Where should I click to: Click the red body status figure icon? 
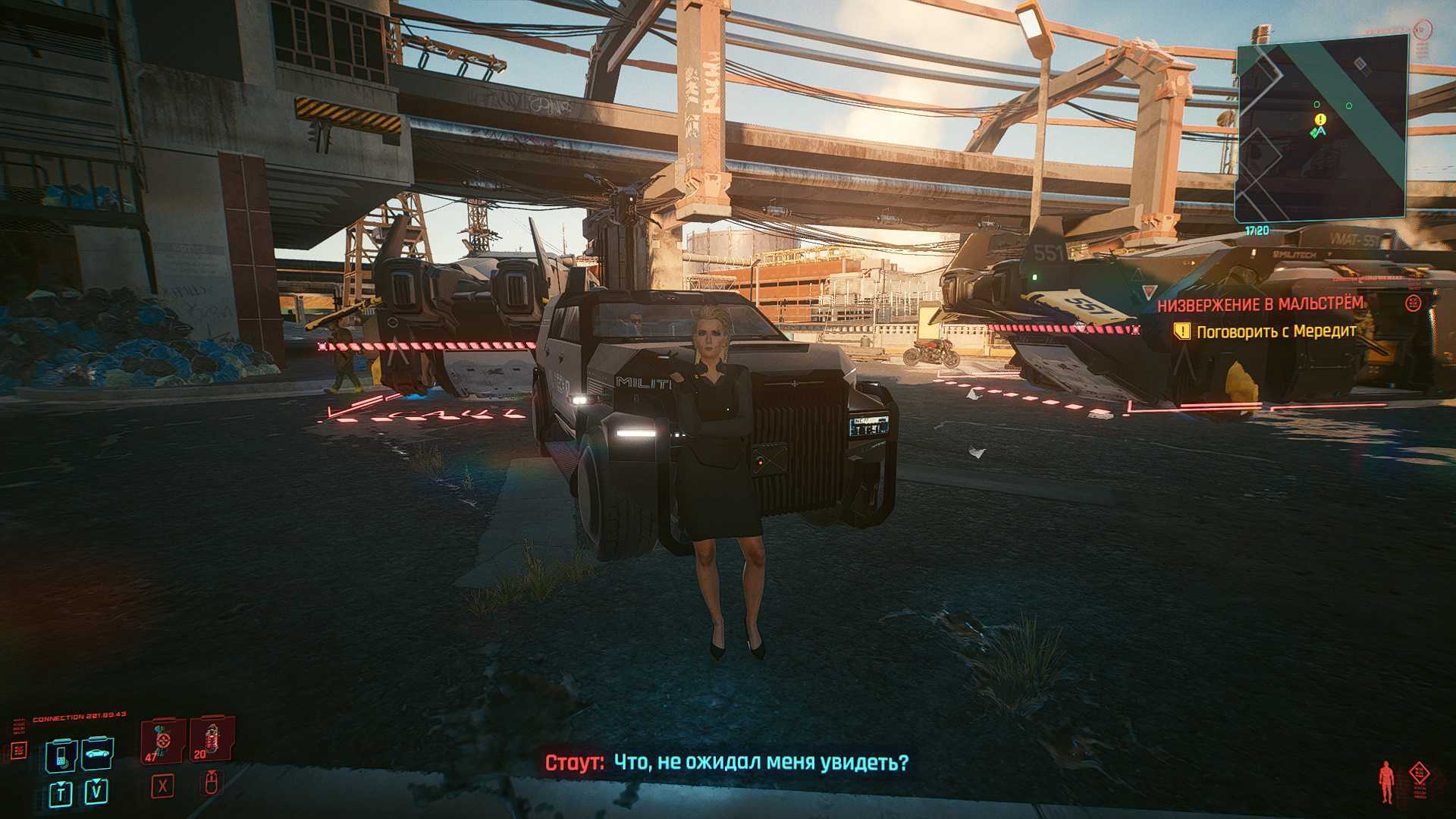click(1387, 782)
